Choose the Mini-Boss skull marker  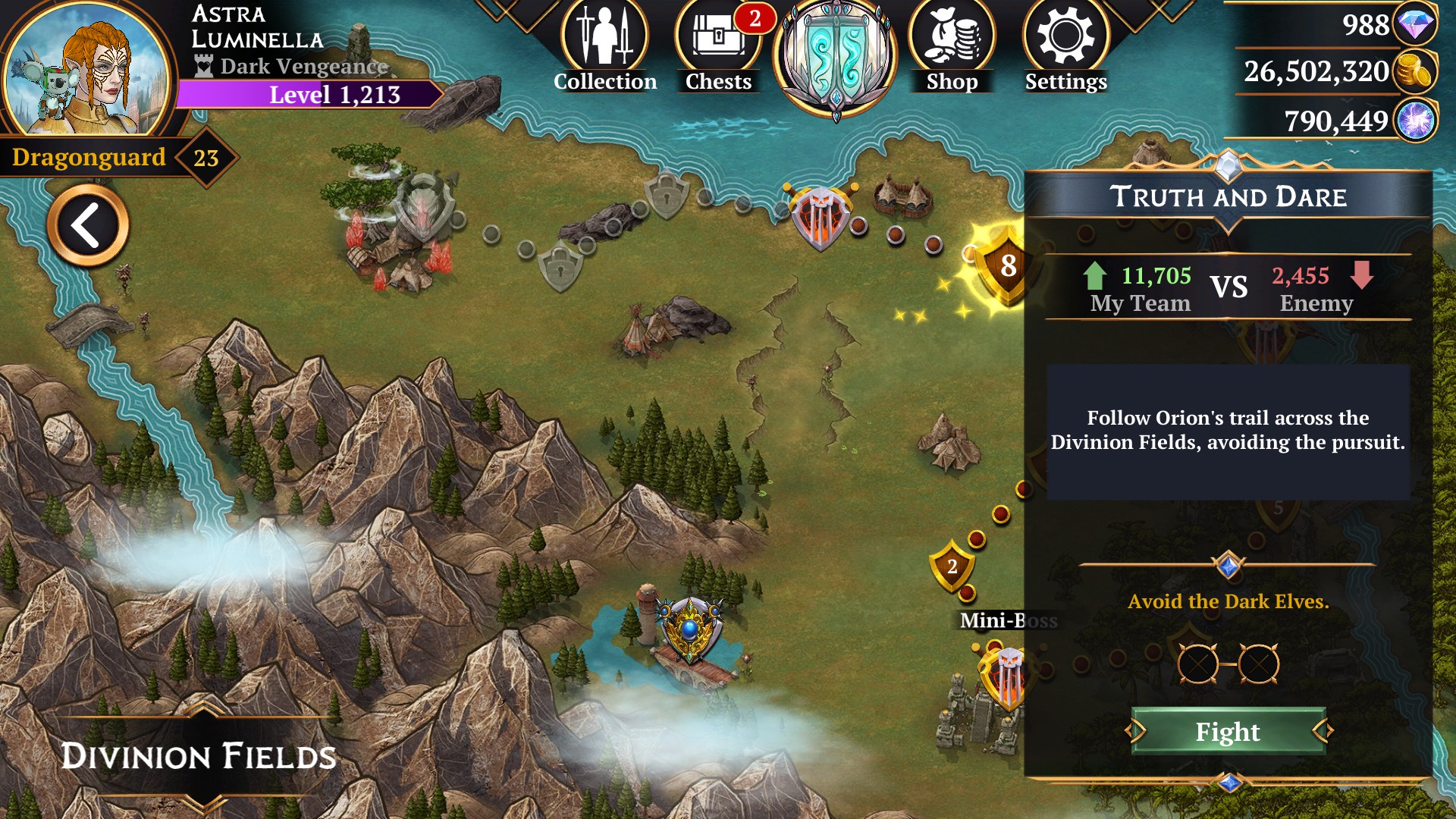tap(1005, 675)
